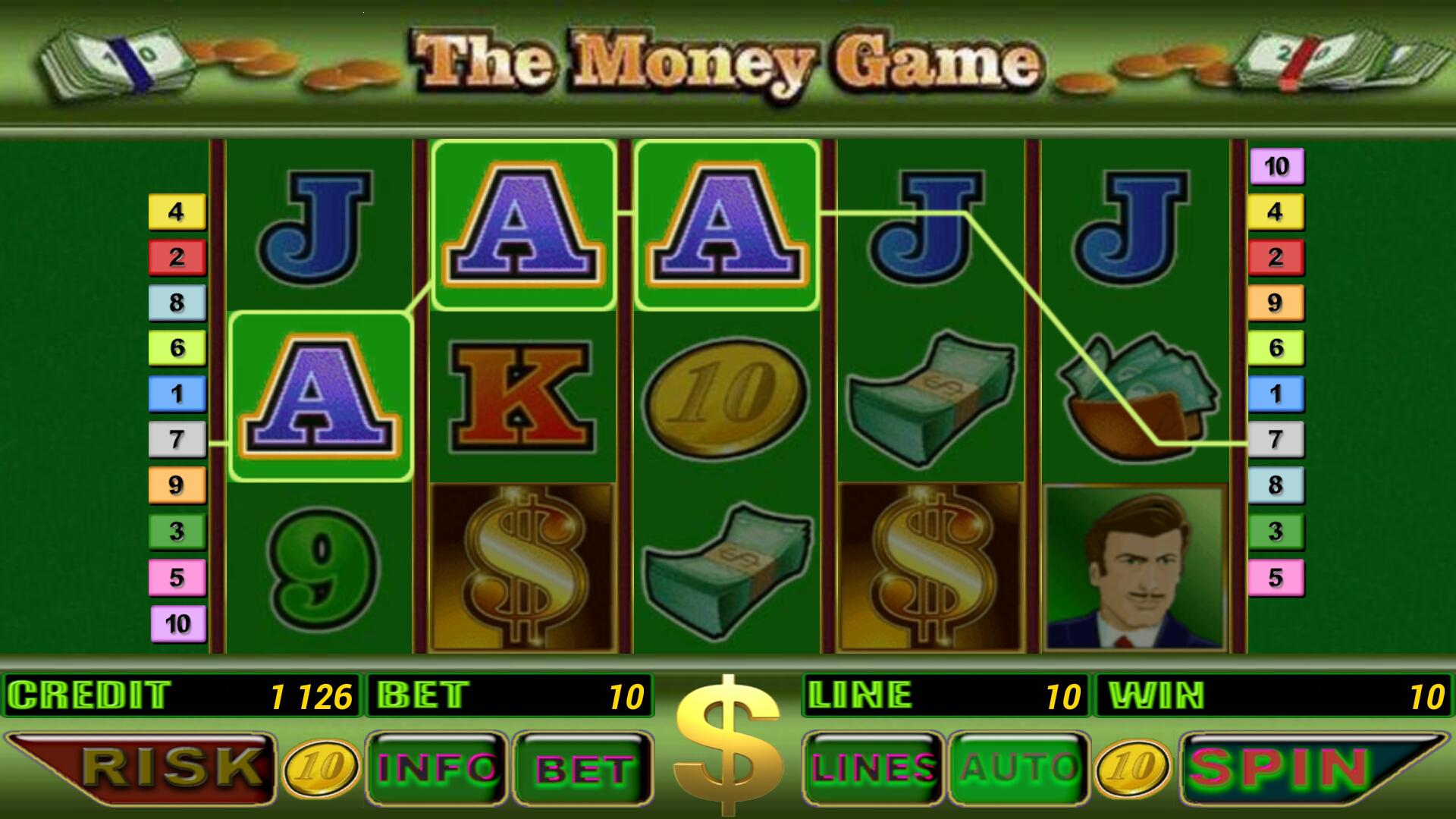Activate payline 7 on the left panel

(x=177, y=441)
